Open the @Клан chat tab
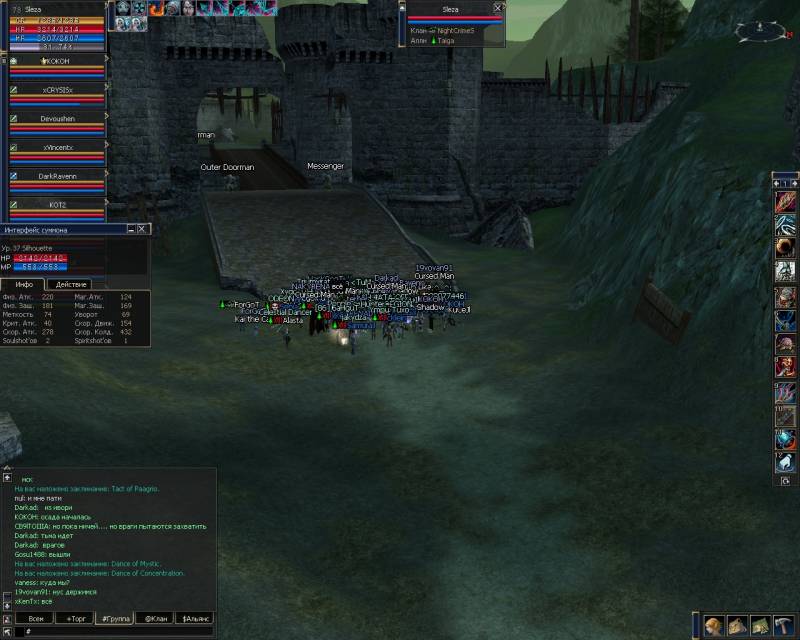 coord(154,619)
